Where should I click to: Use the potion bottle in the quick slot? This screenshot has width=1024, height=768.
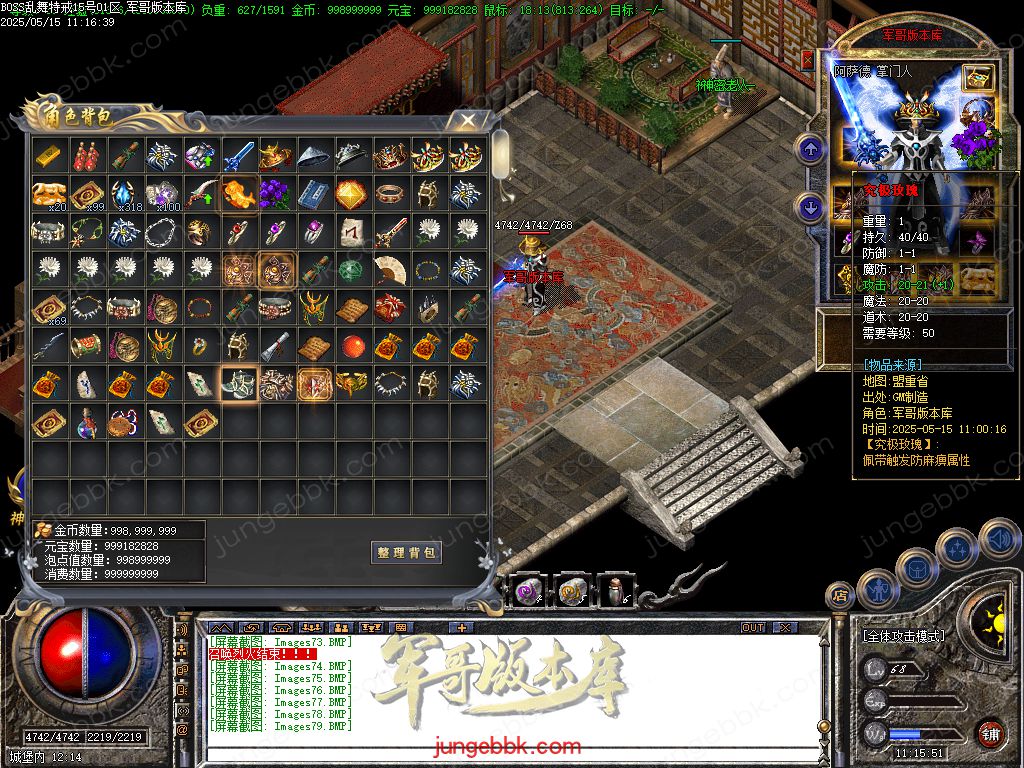click(x=611, y=591)
